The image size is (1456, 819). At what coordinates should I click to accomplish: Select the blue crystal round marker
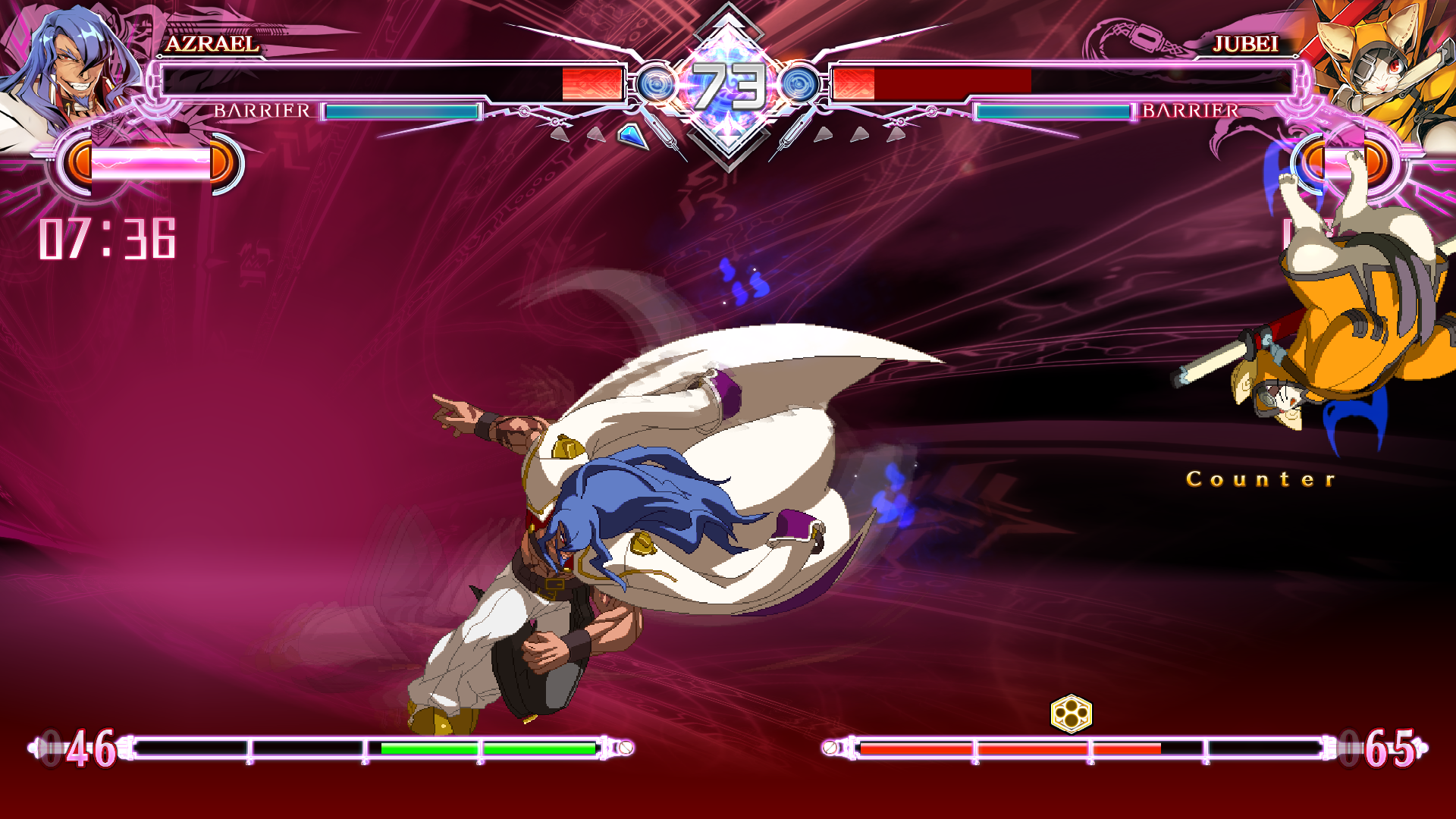pyautogui.click(x=632, y=136)
